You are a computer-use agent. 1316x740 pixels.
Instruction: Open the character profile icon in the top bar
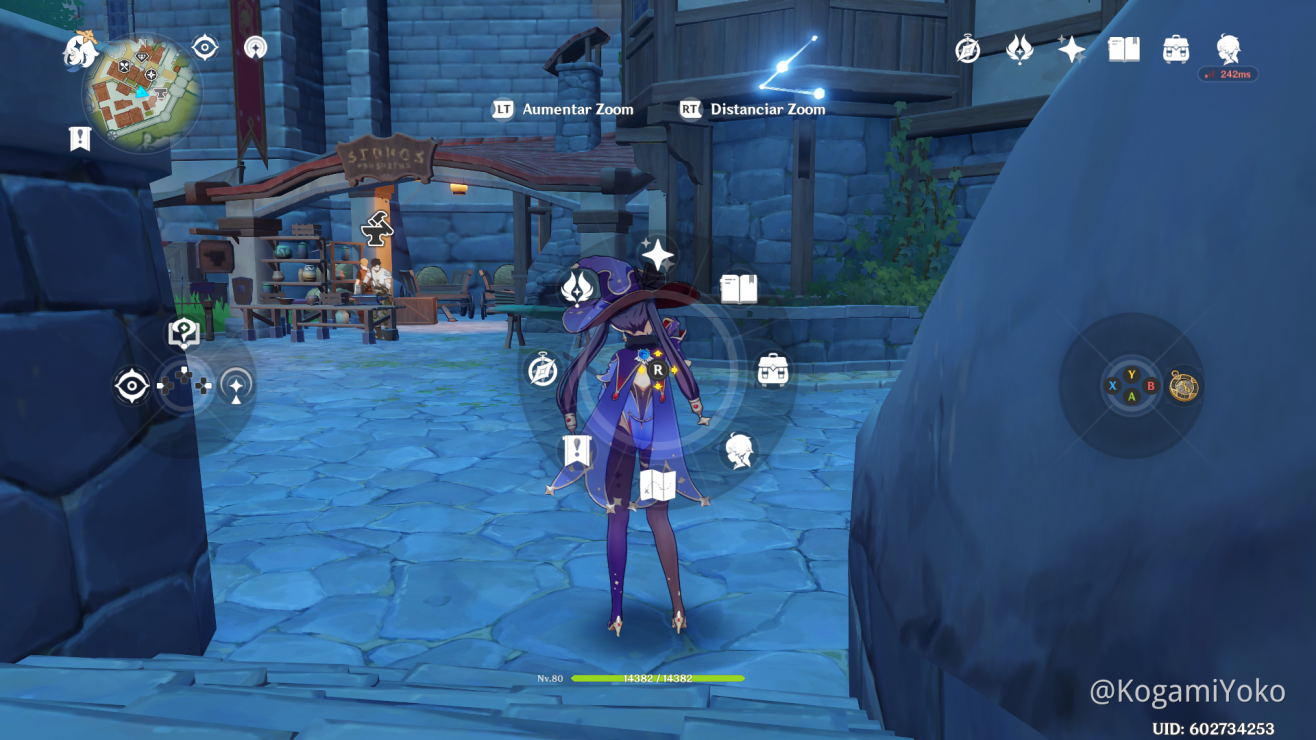1228,47
